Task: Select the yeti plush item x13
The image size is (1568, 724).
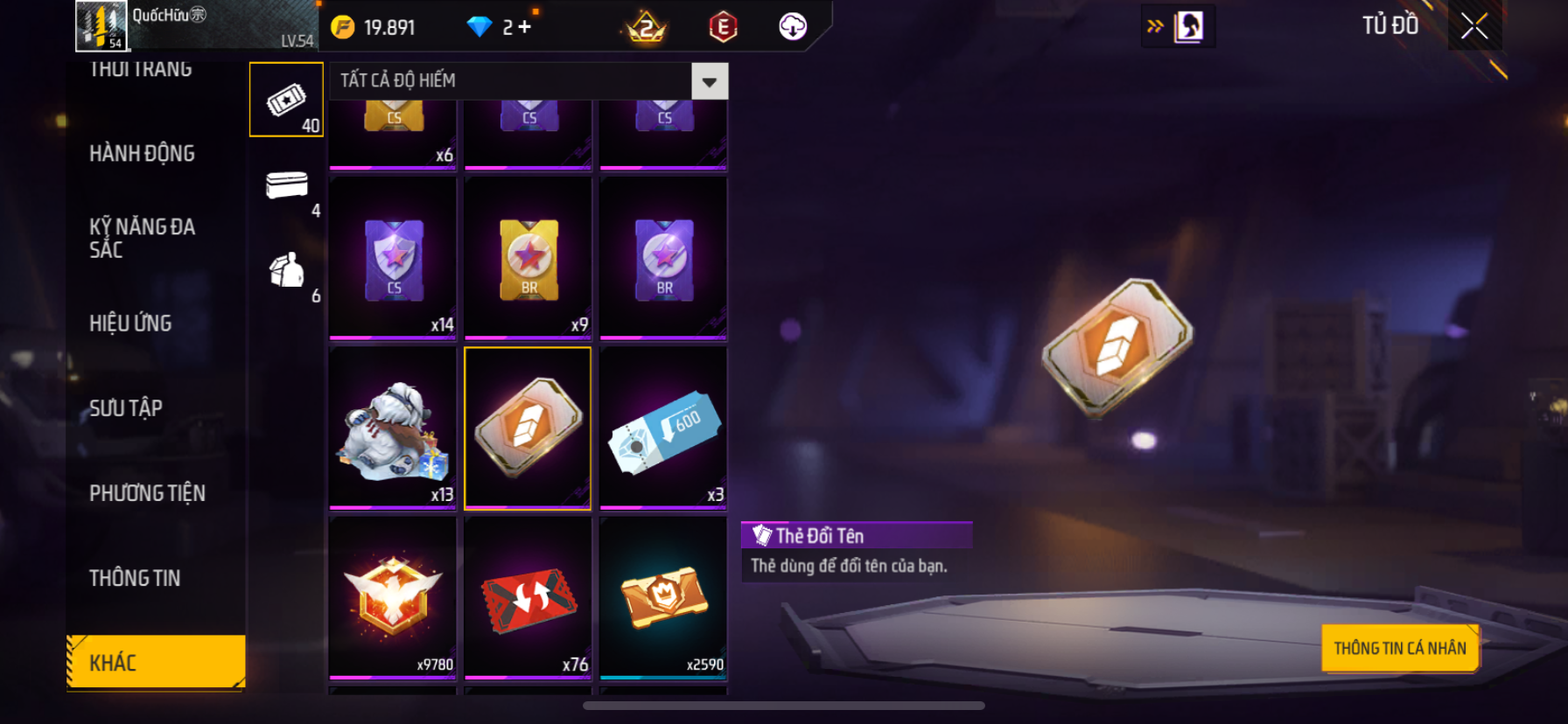Action: (393, 428)
